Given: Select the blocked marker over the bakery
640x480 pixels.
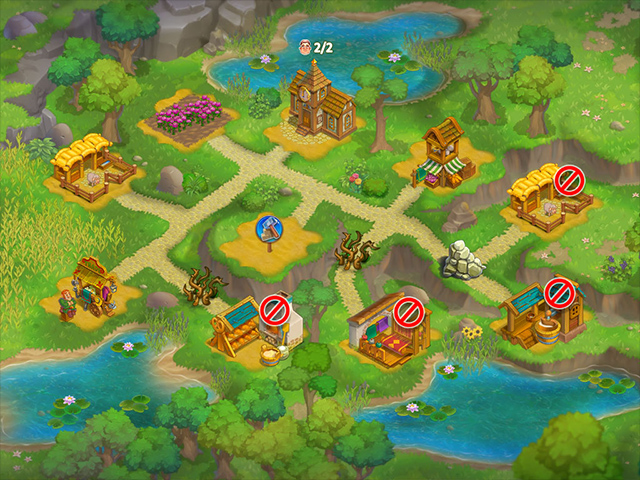Looking at the screenshot, I should [275, 310].
